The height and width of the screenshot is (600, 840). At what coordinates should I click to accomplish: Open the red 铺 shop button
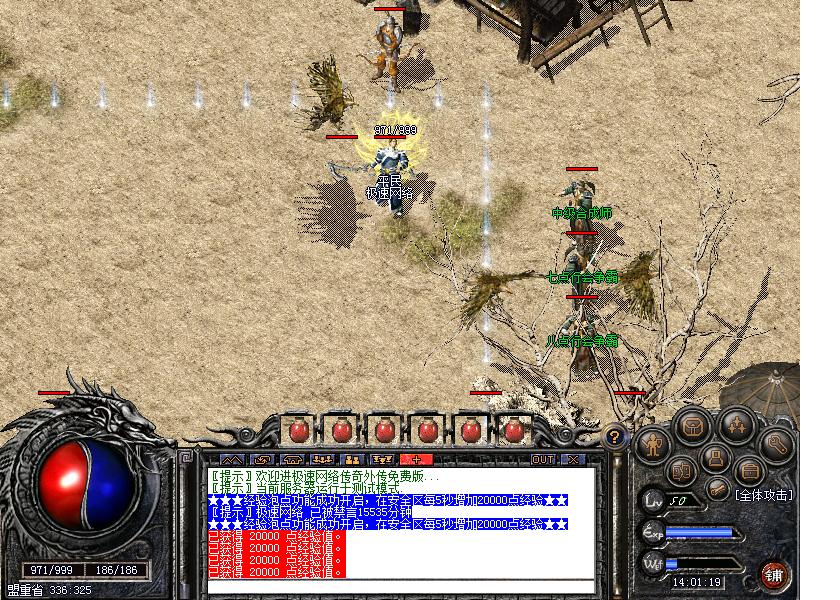click(x=775, y=574)
